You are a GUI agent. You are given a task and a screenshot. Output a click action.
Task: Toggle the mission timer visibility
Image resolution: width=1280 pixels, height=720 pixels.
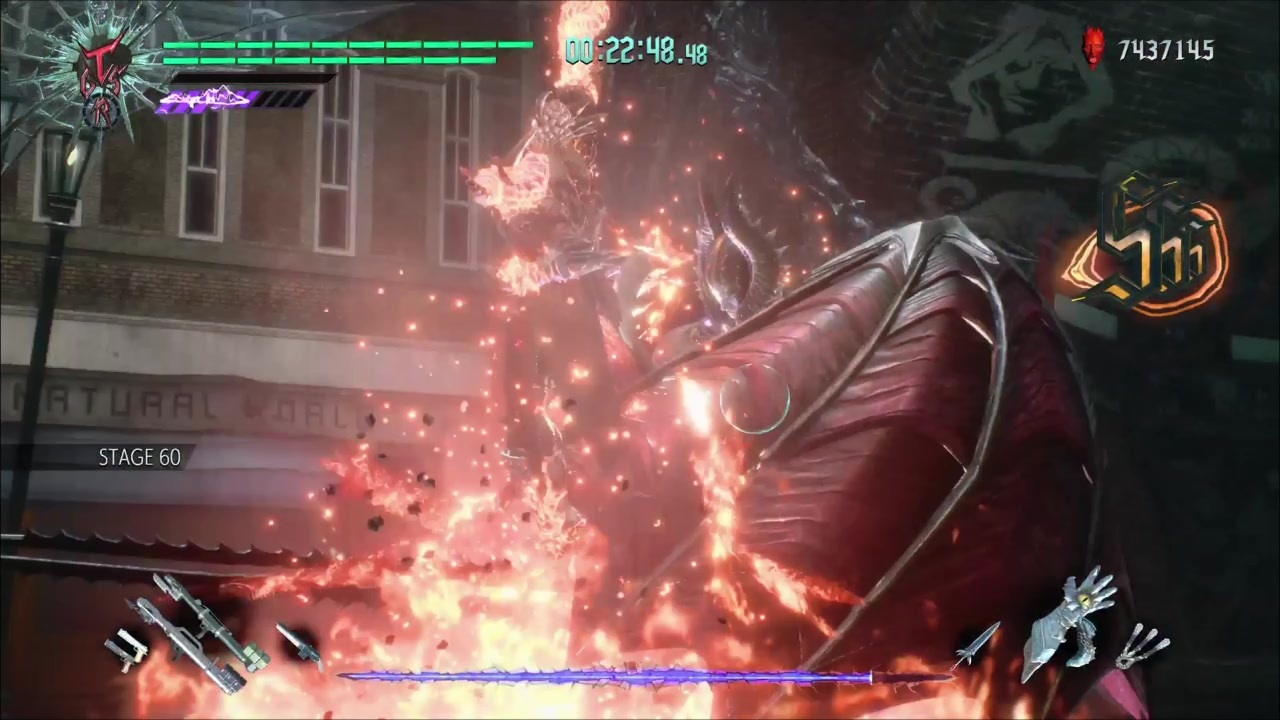click(x=635, y=52)
